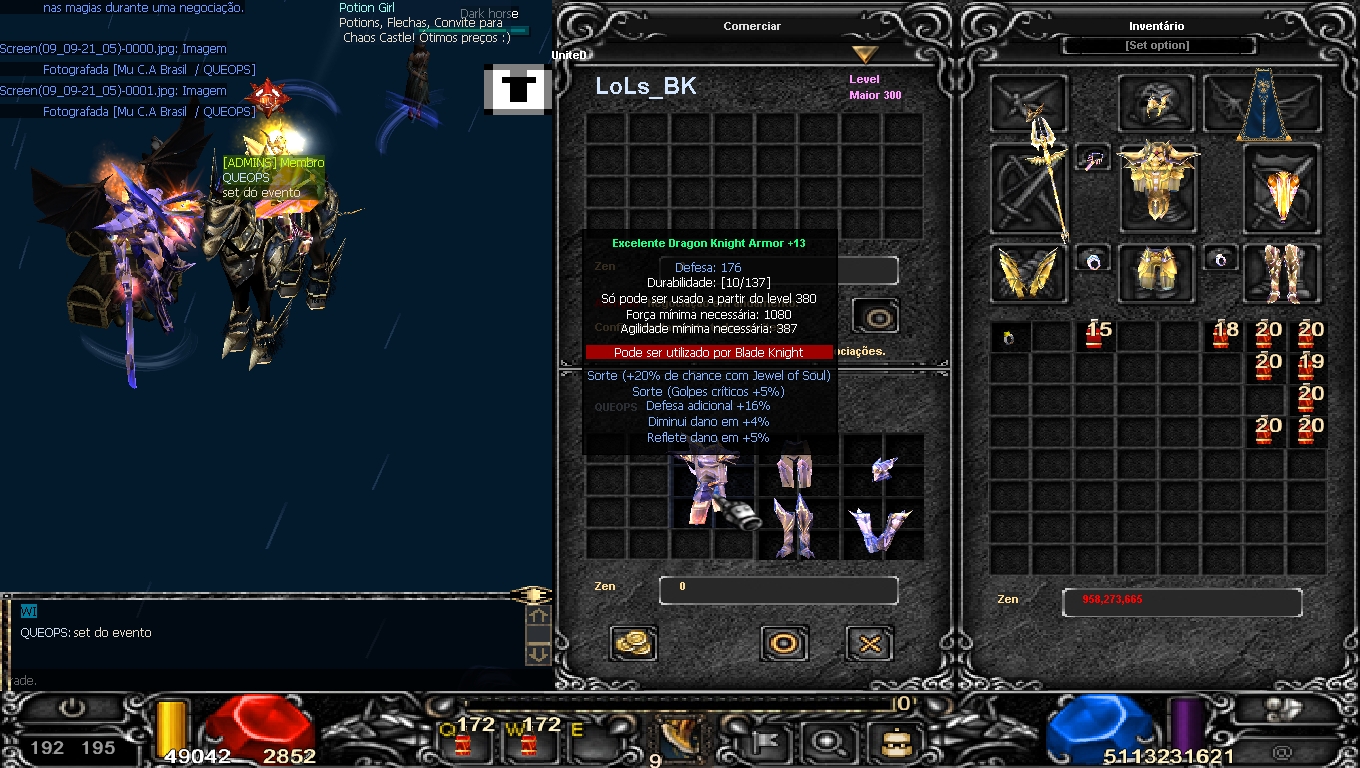
Task: Add Zen to the trade with coin button
Action: coord(633,643)
